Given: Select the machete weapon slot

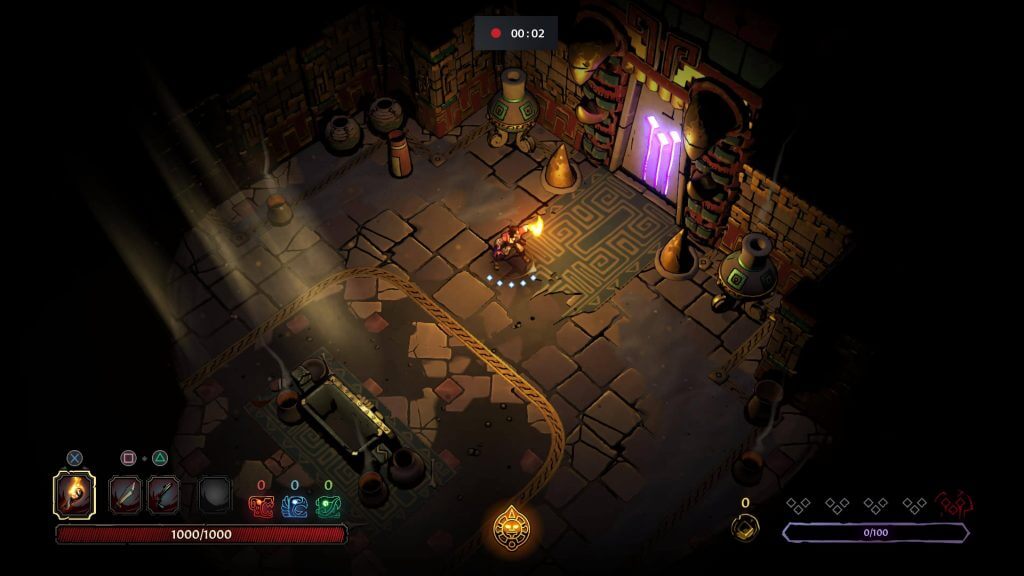Looking at the screenshot, I should [x=125, y=494].
